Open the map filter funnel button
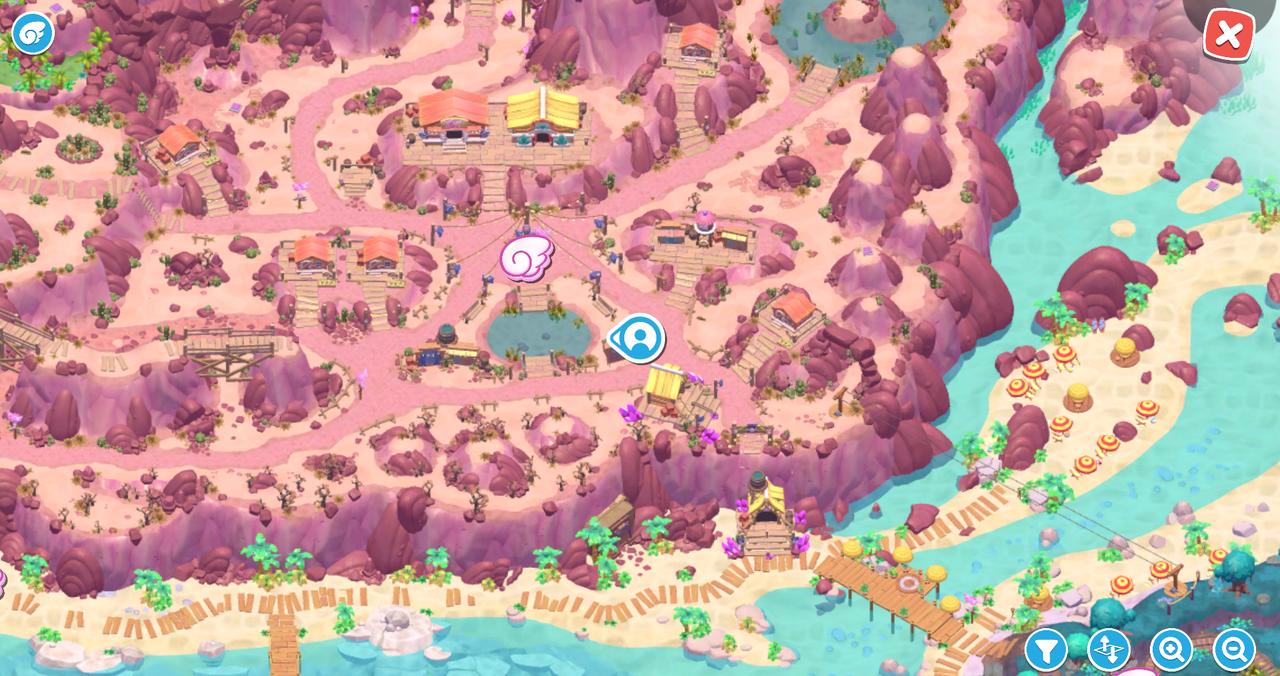This screenshot has height=676, width=1280. click(x=1045, y=650)
